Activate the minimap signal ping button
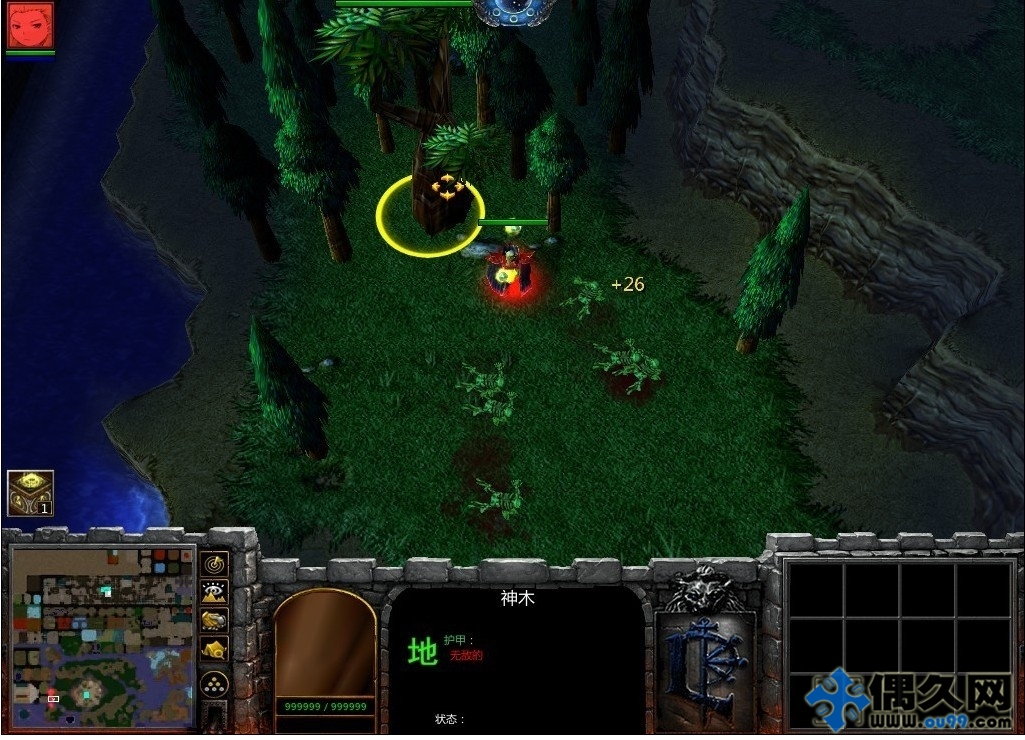The image size is (1025, 740). (x=214, y=564)
